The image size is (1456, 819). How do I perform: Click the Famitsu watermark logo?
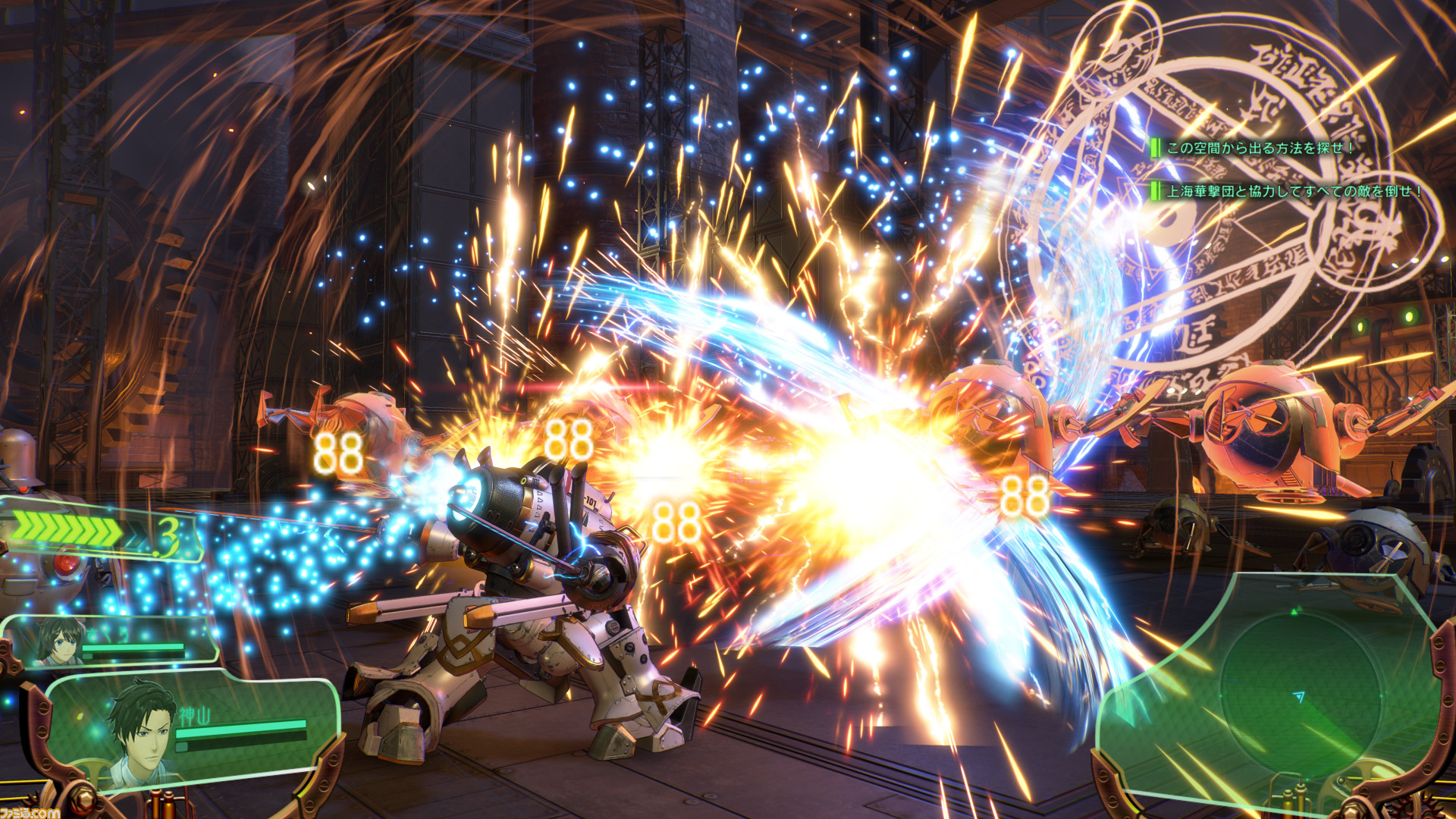[30, 812]
